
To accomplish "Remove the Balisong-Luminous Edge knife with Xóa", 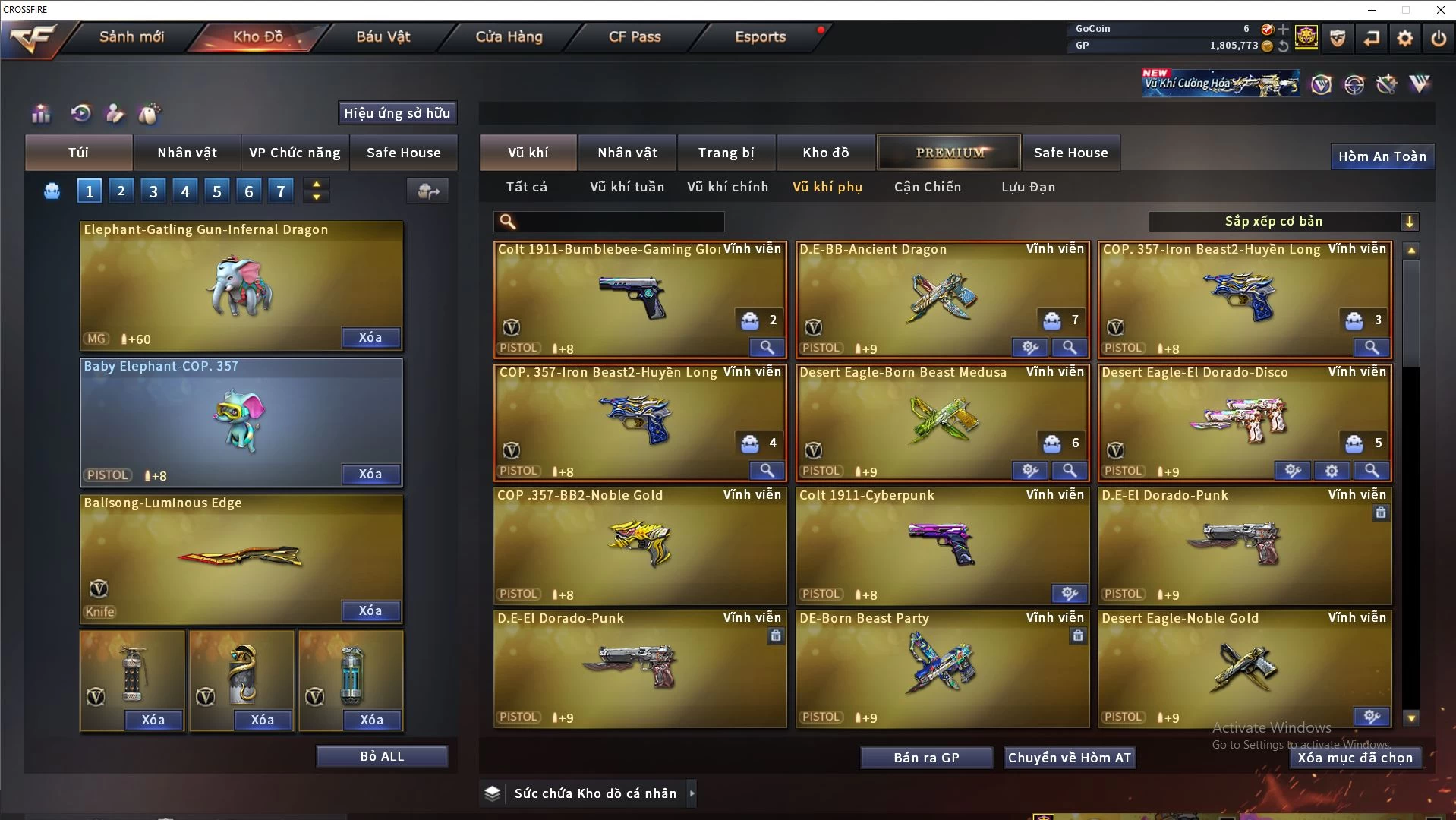I will tap(370, 610).
